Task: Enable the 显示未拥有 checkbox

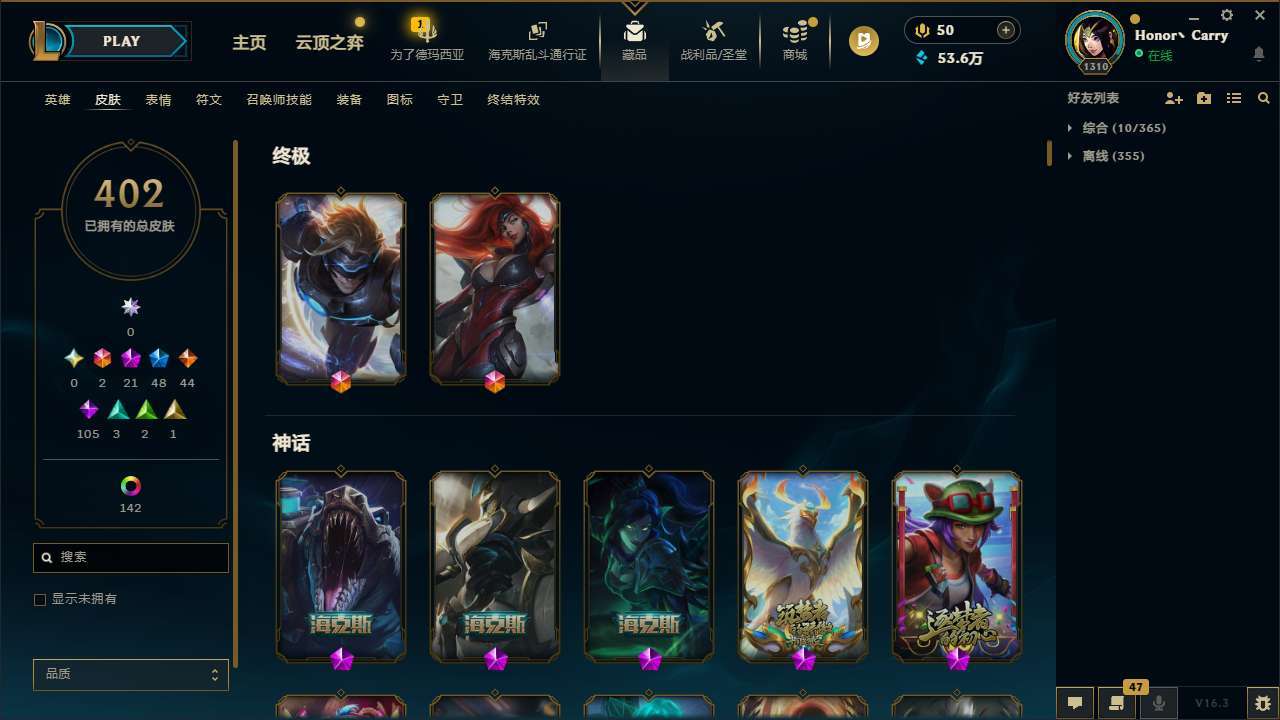Action: click(x=40, y=599)
